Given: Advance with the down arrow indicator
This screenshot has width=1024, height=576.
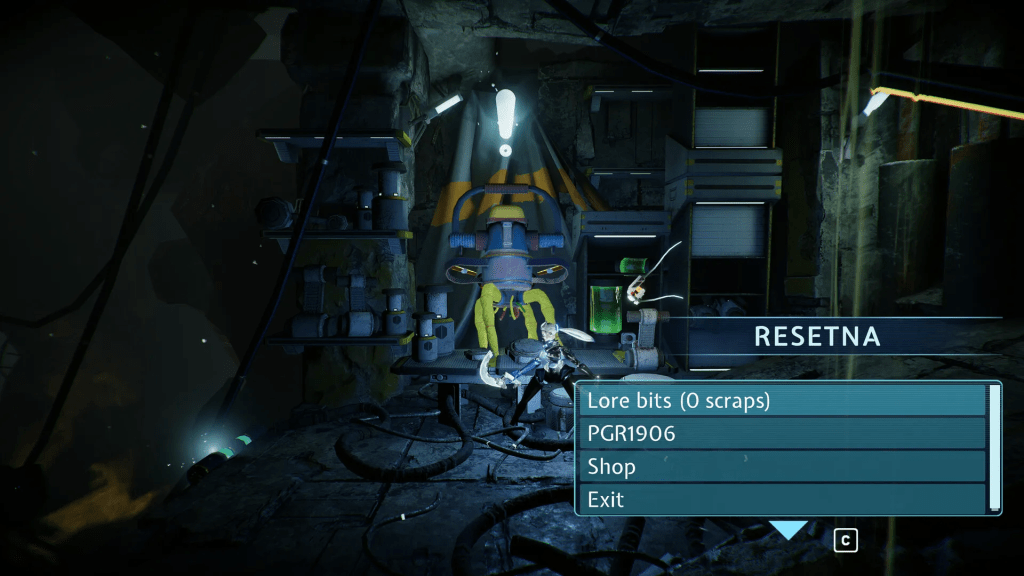Looking at the screenshot, I should pos(788,530).
